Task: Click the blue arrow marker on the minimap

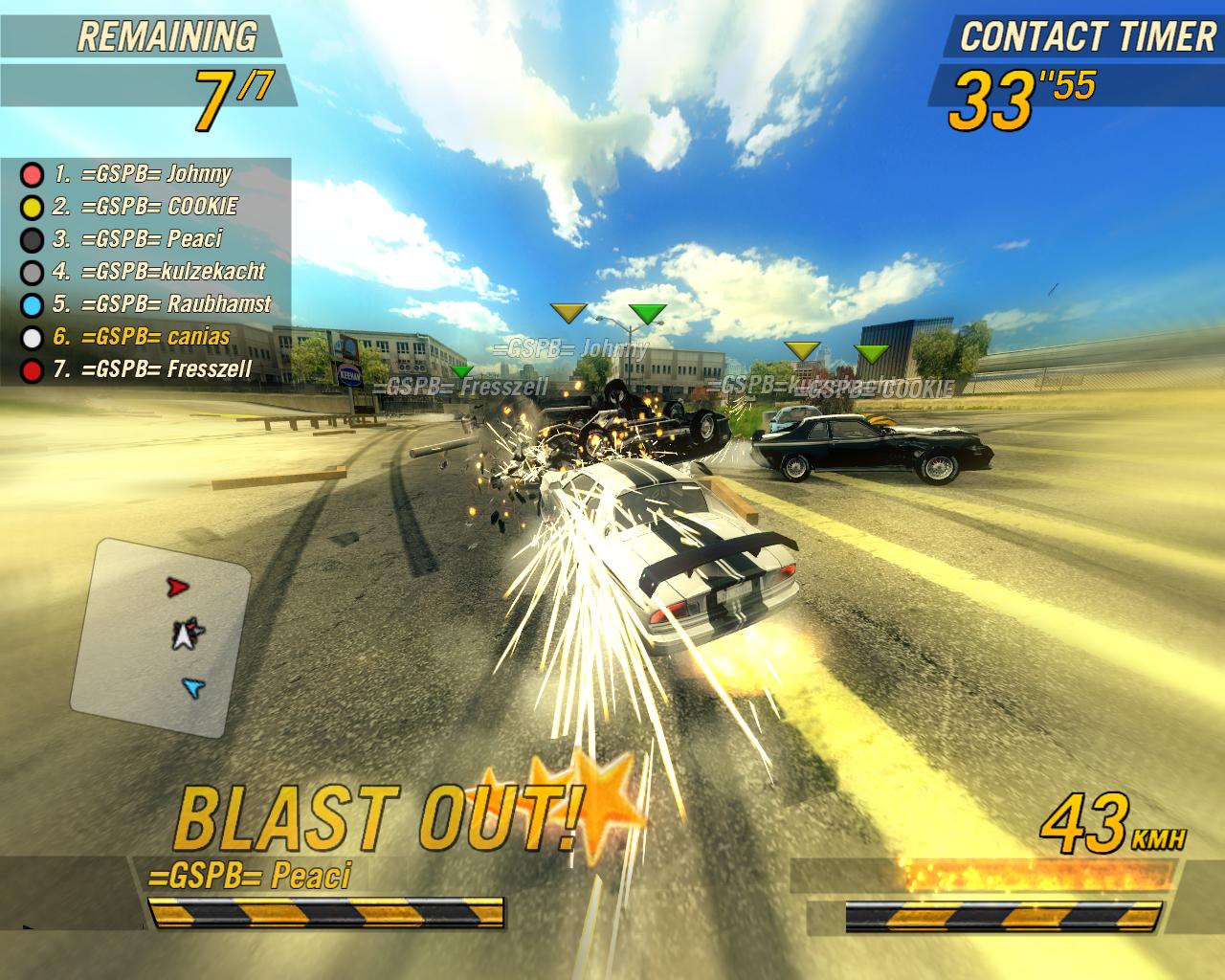Action: point(193,686)
